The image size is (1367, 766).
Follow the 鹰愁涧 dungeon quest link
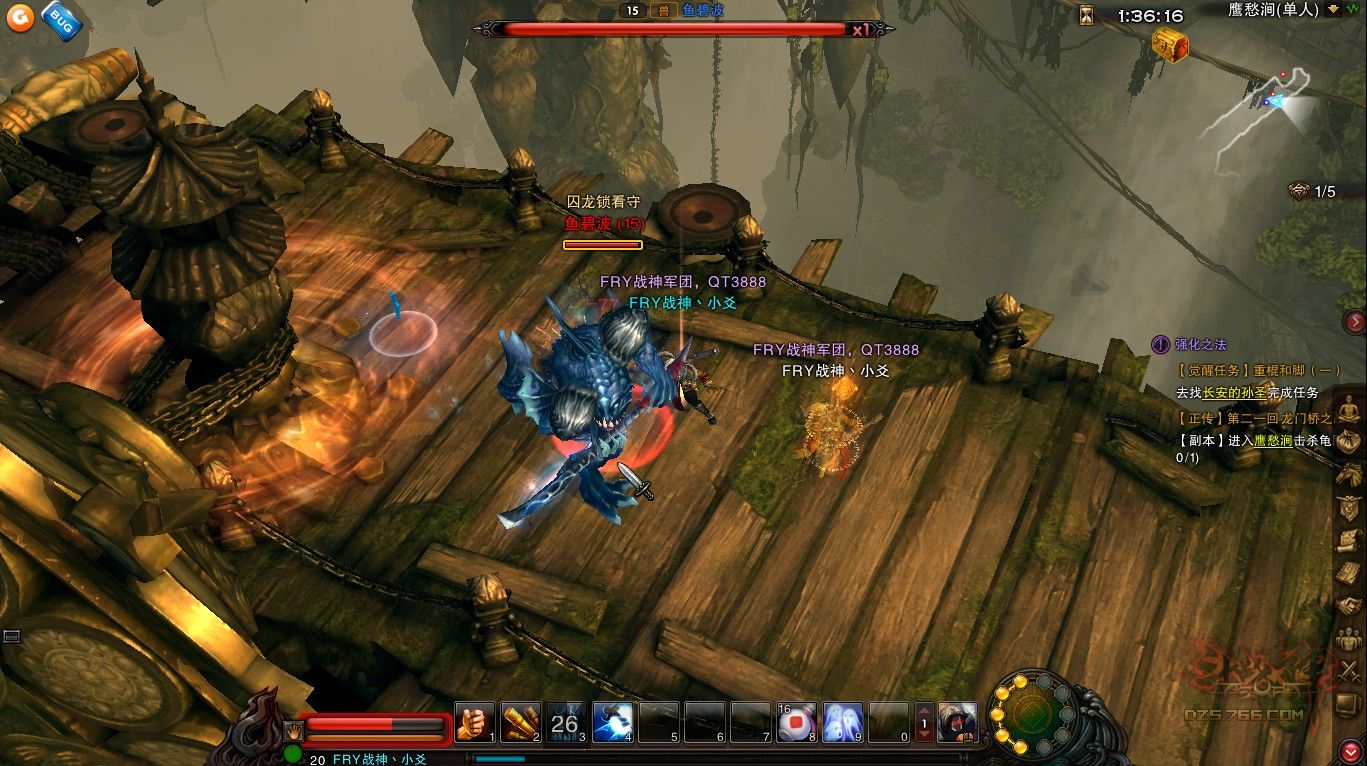click(1272, 440)
